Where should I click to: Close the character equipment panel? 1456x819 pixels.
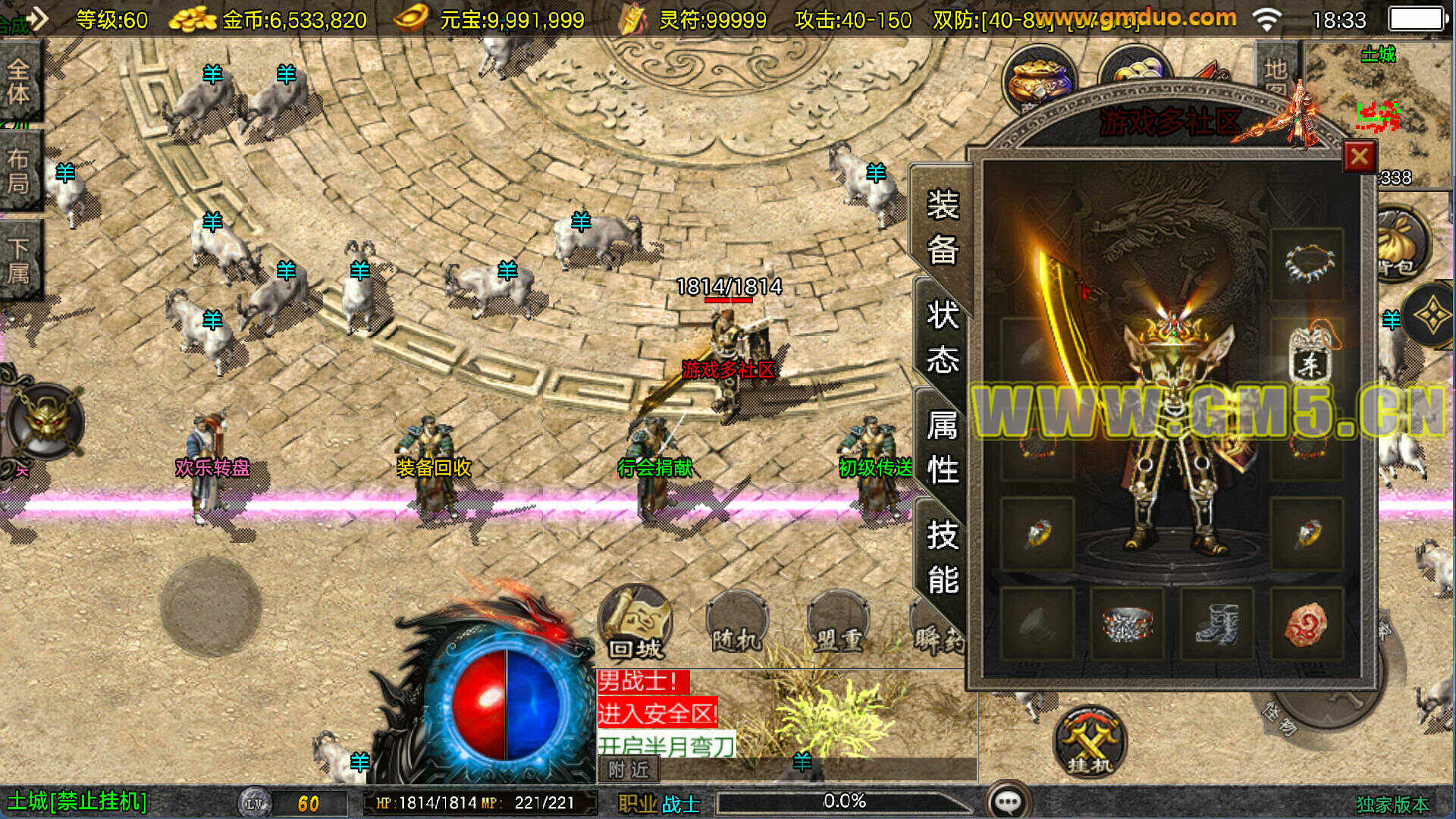(x=1359, y=157)
